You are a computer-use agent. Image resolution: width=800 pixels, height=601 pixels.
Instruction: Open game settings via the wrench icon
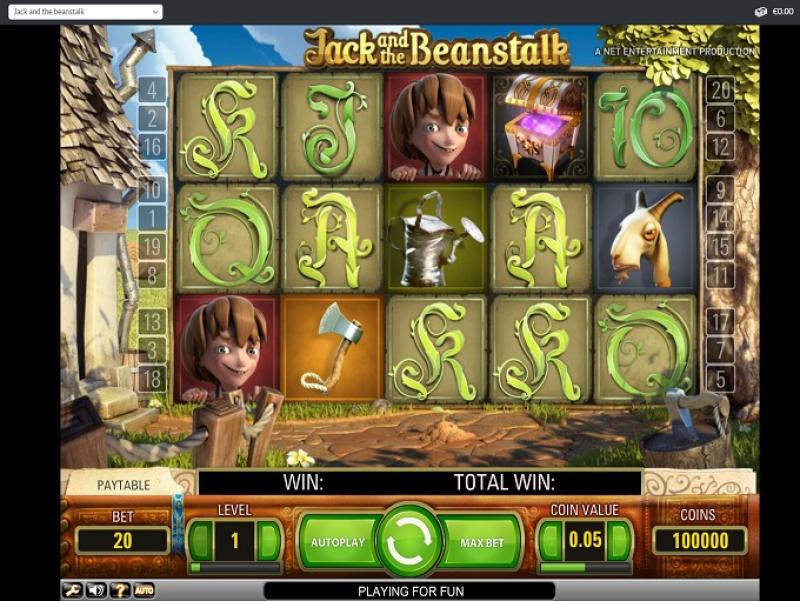pos(73,590)
